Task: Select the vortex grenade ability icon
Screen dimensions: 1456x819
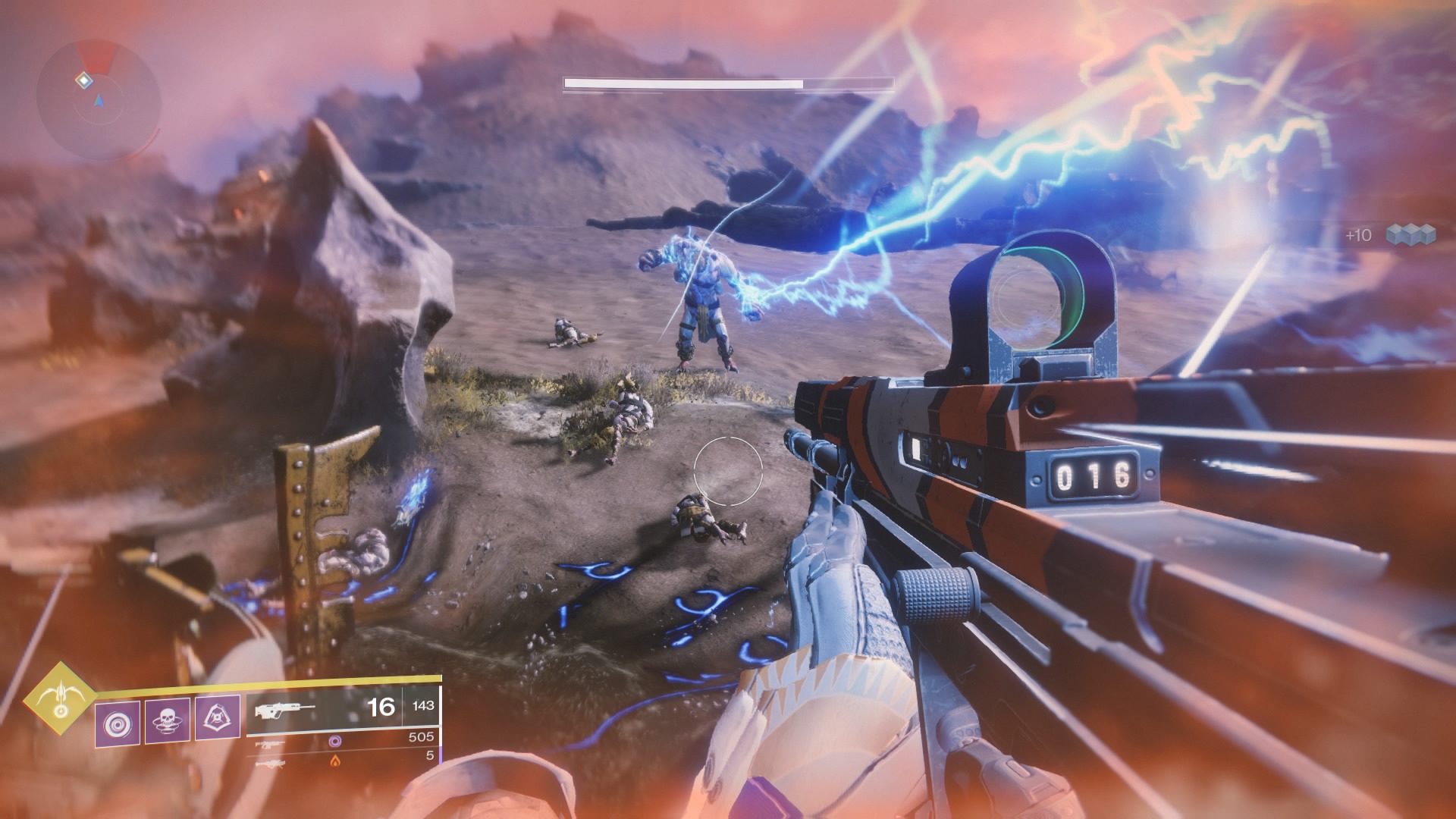Action: [x=117, y=718]
